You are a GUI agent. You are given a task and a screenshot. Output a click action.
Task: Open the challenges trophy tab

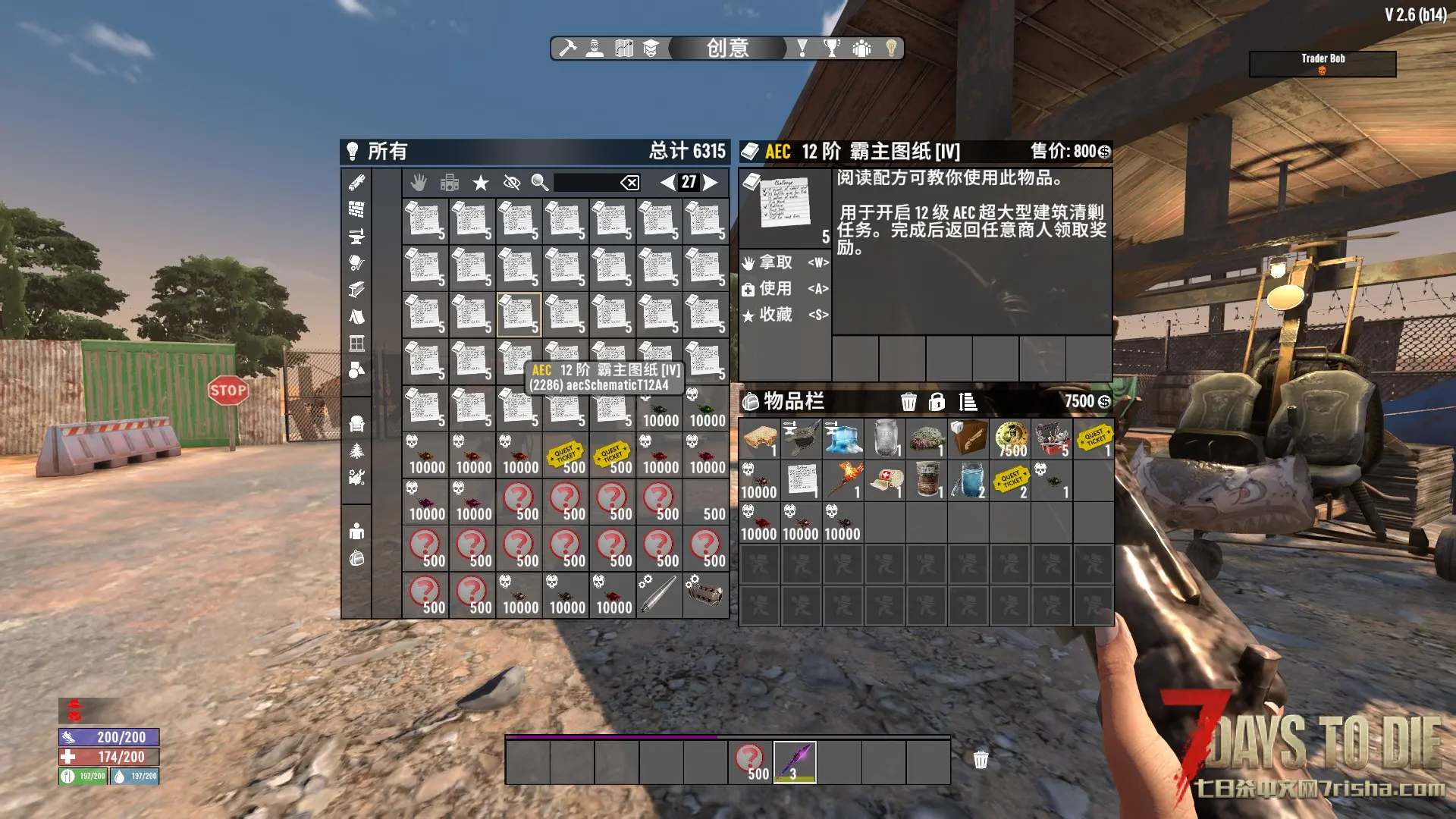click(x=832, y=49)
